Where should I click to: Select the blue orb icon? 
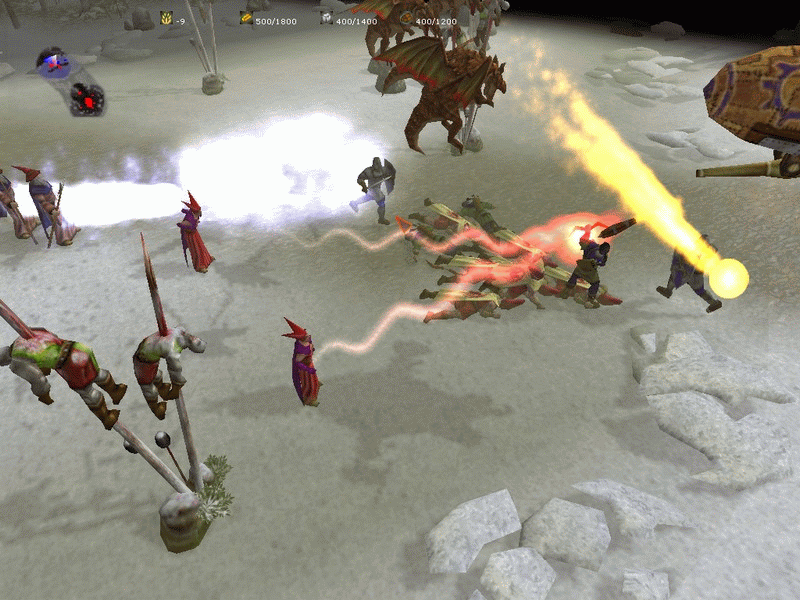pos(52,62)
